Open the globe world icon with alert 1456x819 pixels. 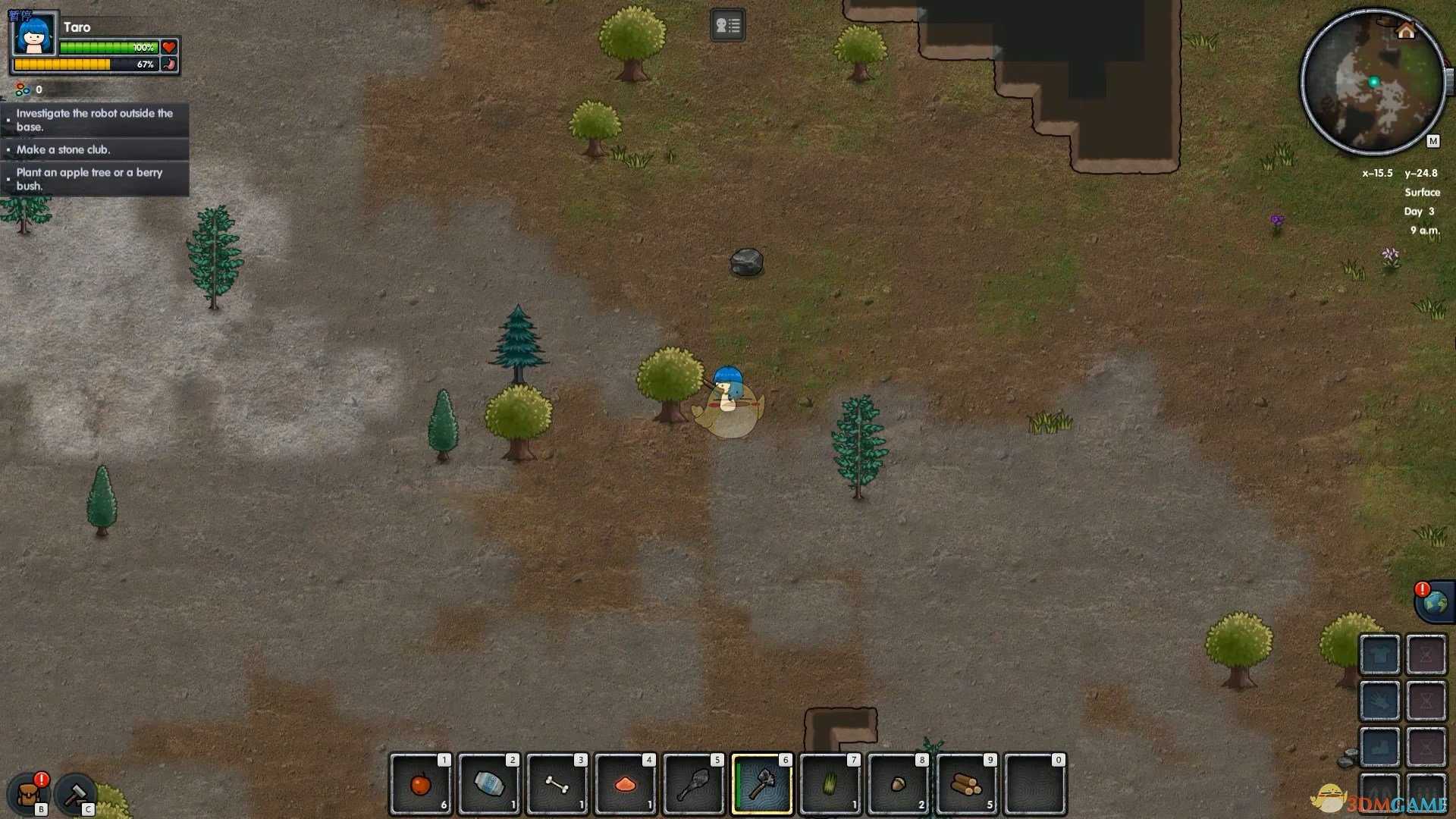[1435, 603]
